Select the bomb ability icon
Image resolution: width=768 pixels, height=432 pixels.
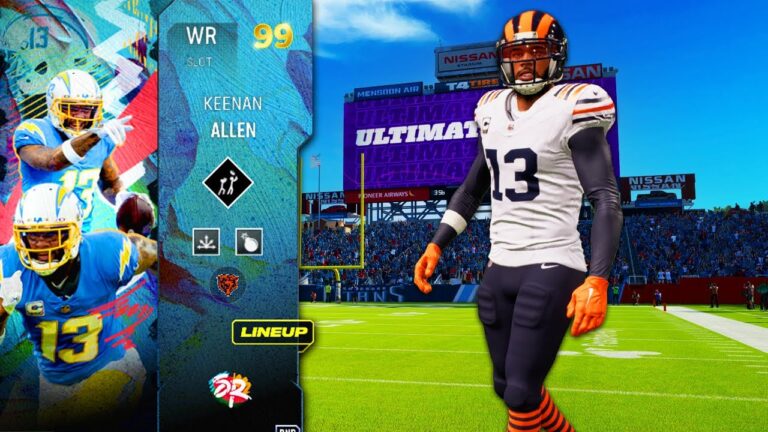[249, 241]
